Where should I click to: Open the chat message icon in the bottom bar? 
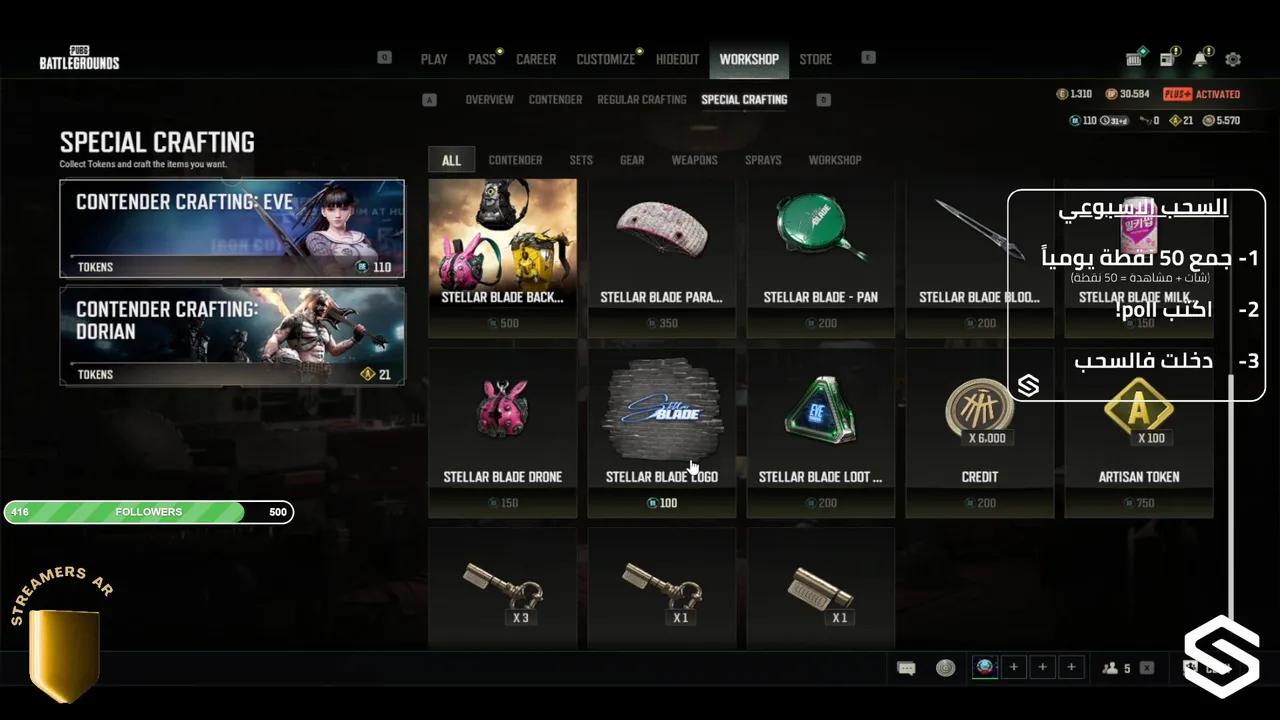tap(907, 667)
